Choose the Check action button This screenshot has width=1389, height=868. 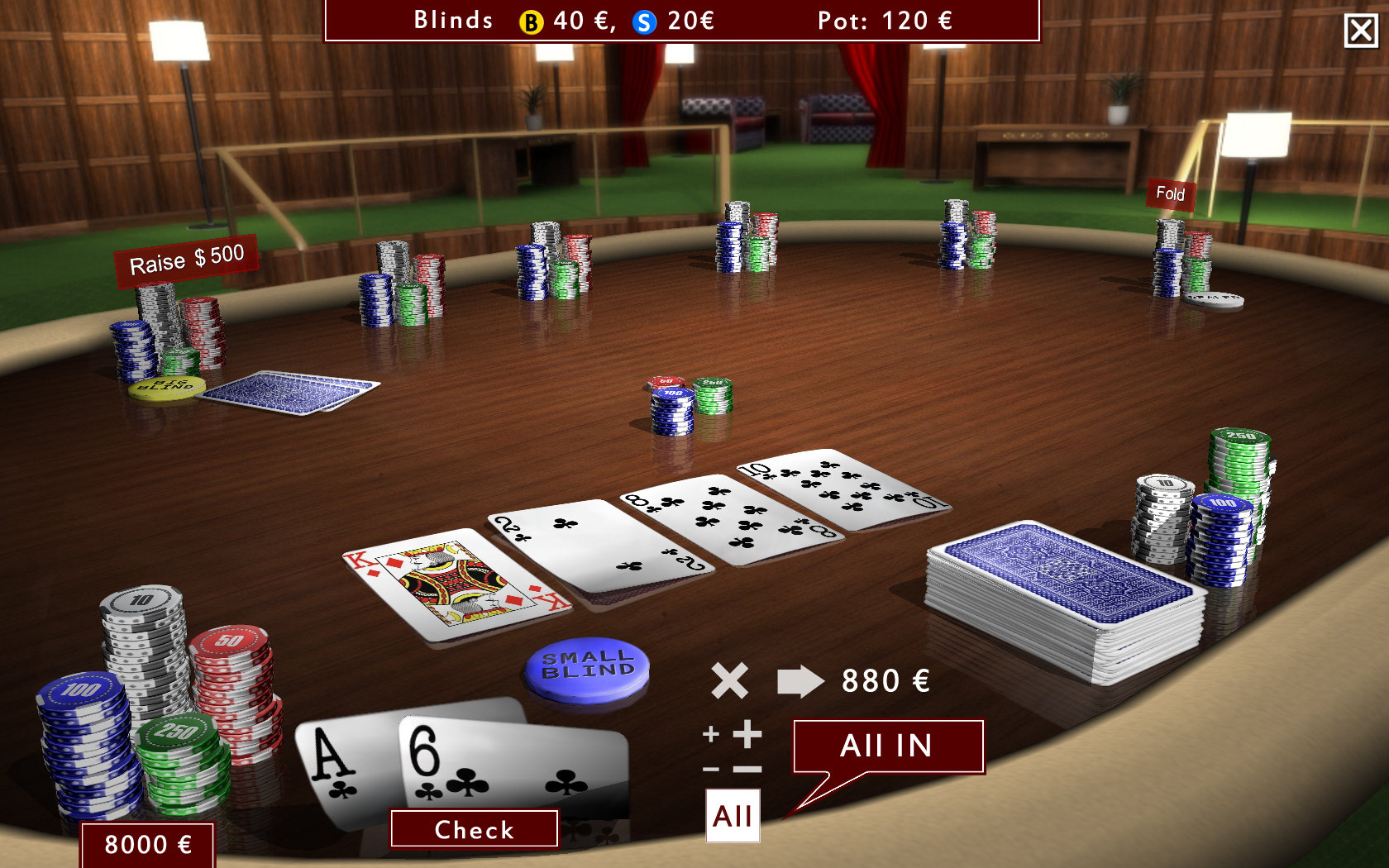click(x=474, y=829)
